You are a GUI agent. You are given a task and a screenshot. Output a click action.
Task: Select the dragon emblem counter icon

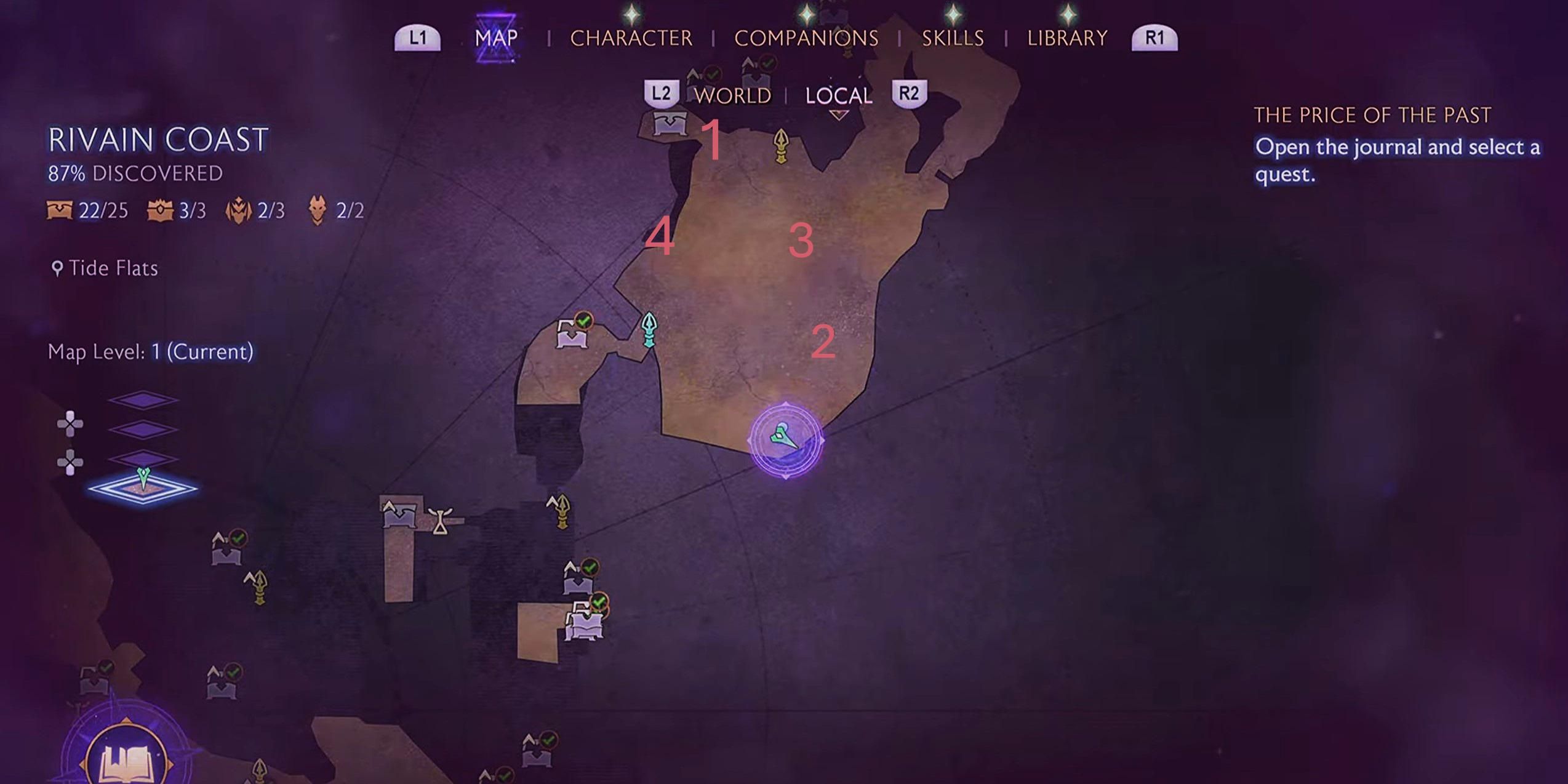pos(239,210)
